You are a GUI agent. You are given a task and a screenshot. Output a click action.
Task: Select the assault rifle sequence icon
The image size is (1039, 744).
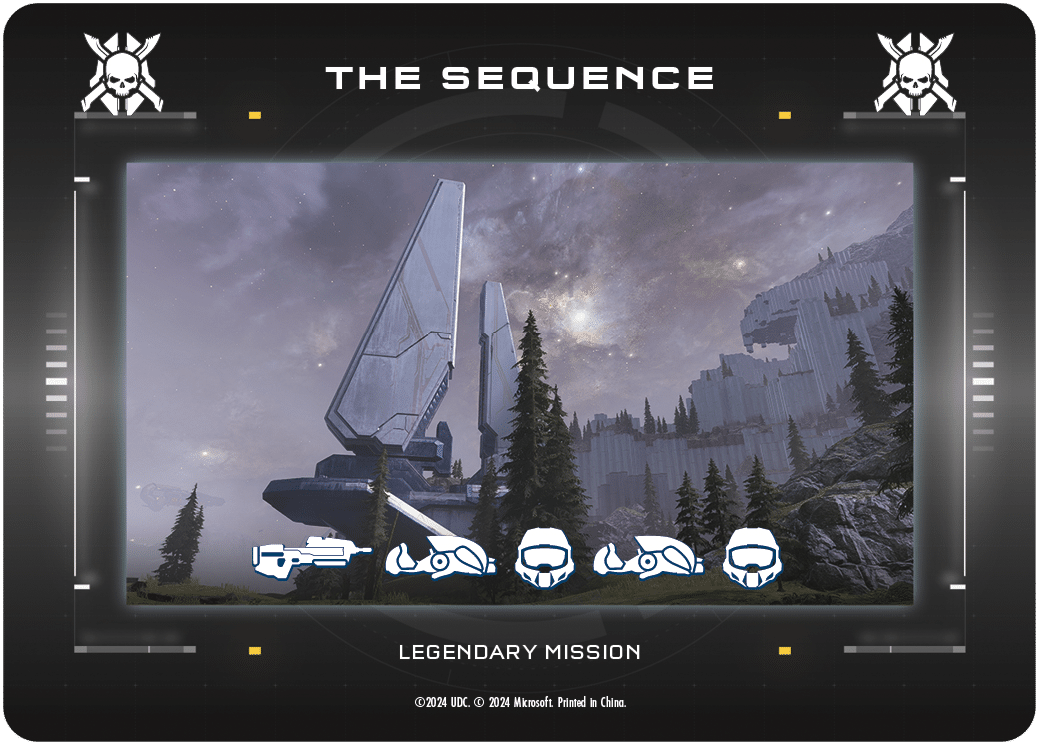310,555
